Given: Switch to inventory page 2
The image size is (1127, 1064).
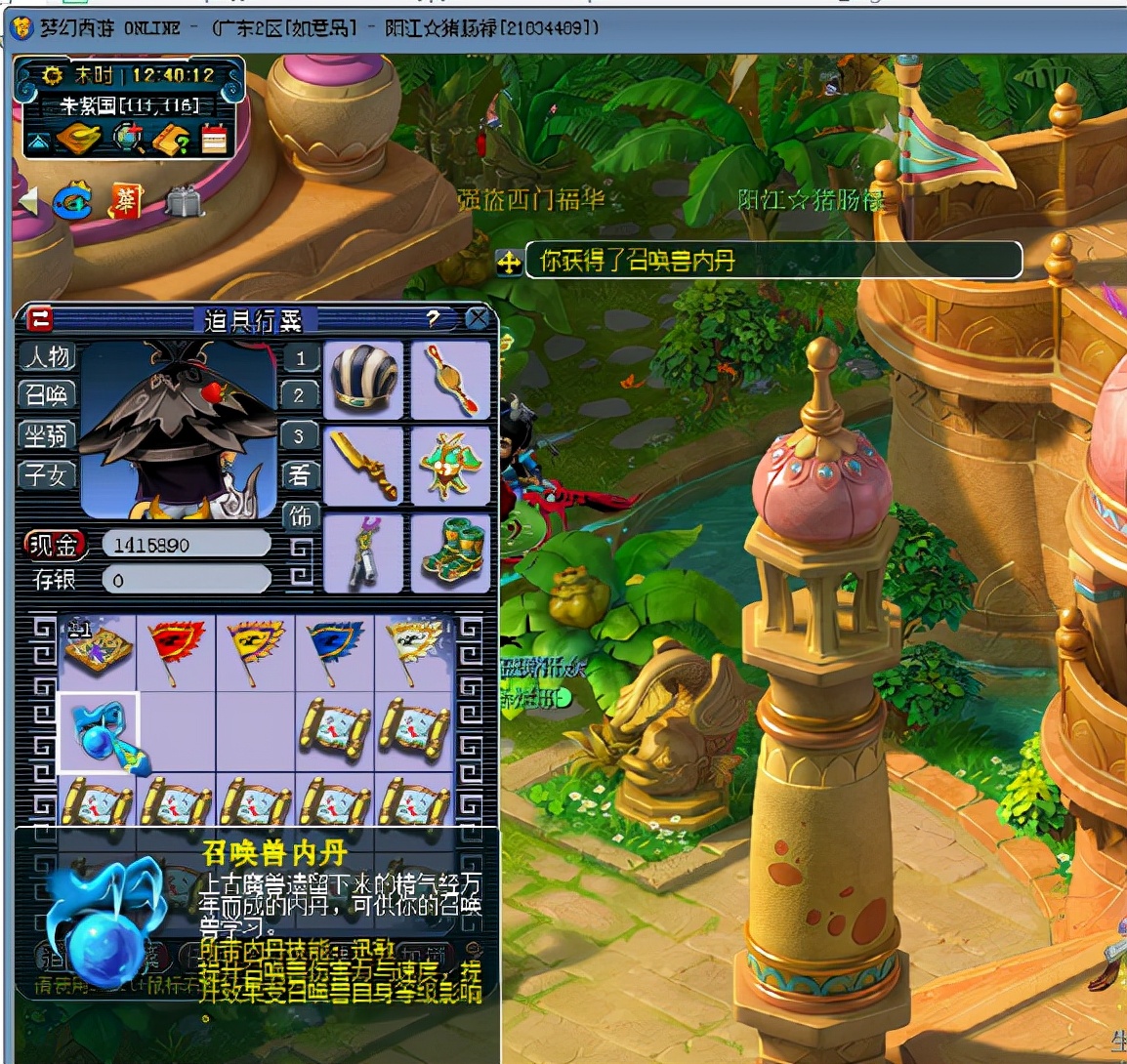Looking at the screenshot, I should 299,395.
